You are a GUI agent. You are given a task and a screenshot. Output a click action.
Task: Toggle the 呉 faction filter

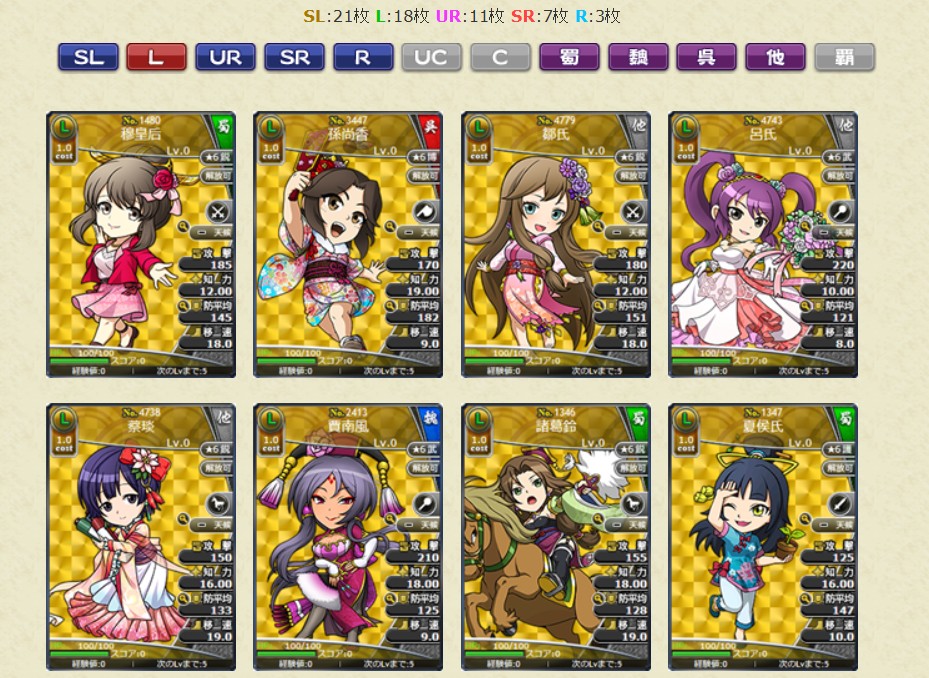[706, 57]
